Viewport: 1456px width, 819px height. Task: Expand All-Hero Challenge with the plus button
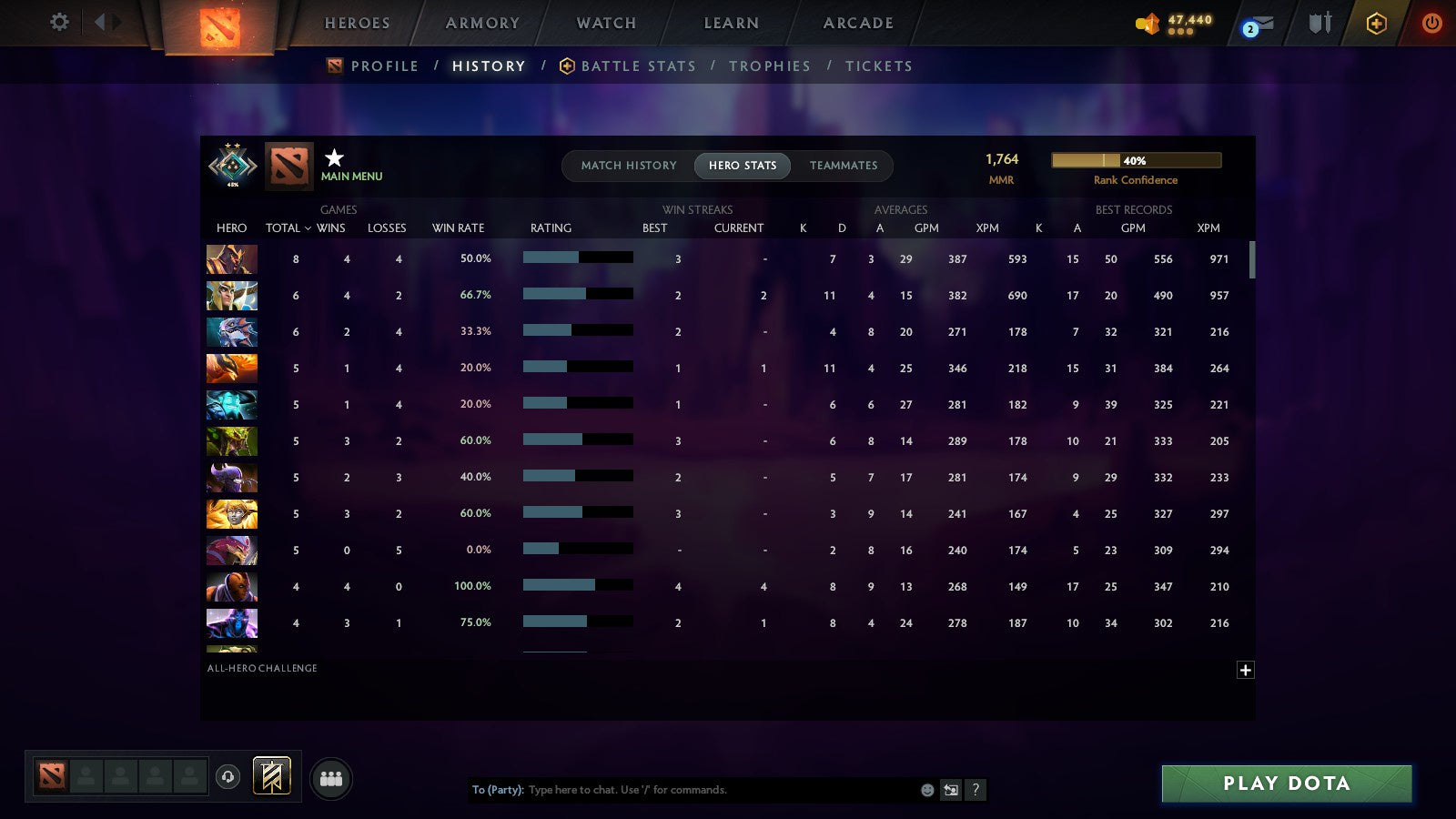1246,669
